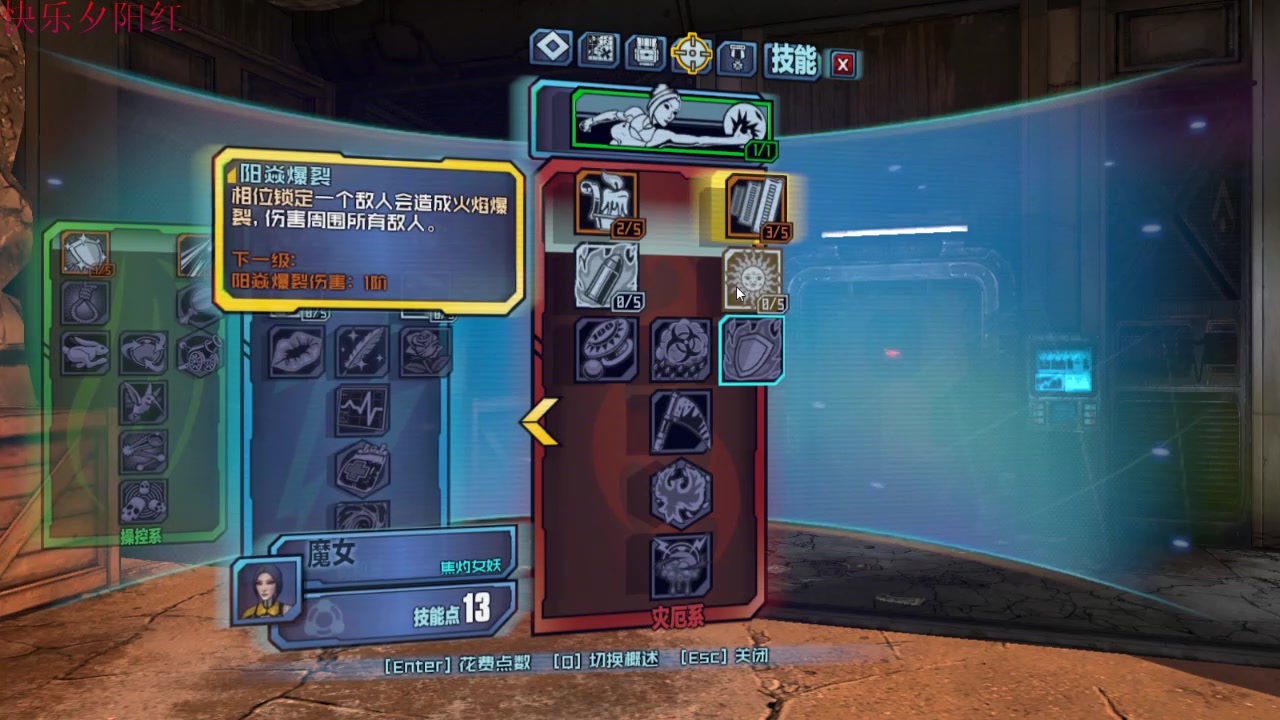
Task: Select the lightning storm cloud skill
Action: [x=681, y=566]
